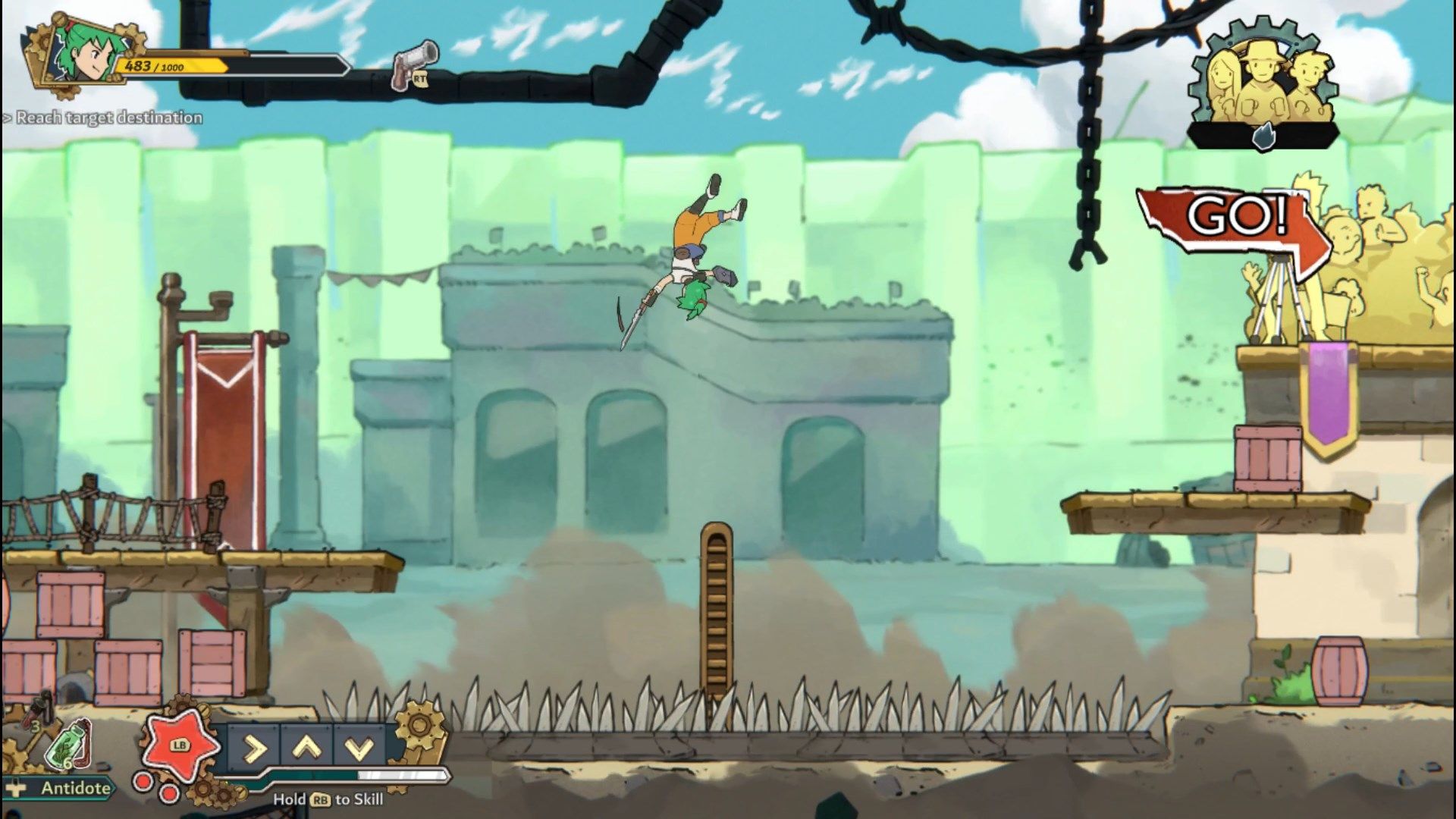Activate the red star skill icon
This screenshot has width=1456, height=819.
179,745
